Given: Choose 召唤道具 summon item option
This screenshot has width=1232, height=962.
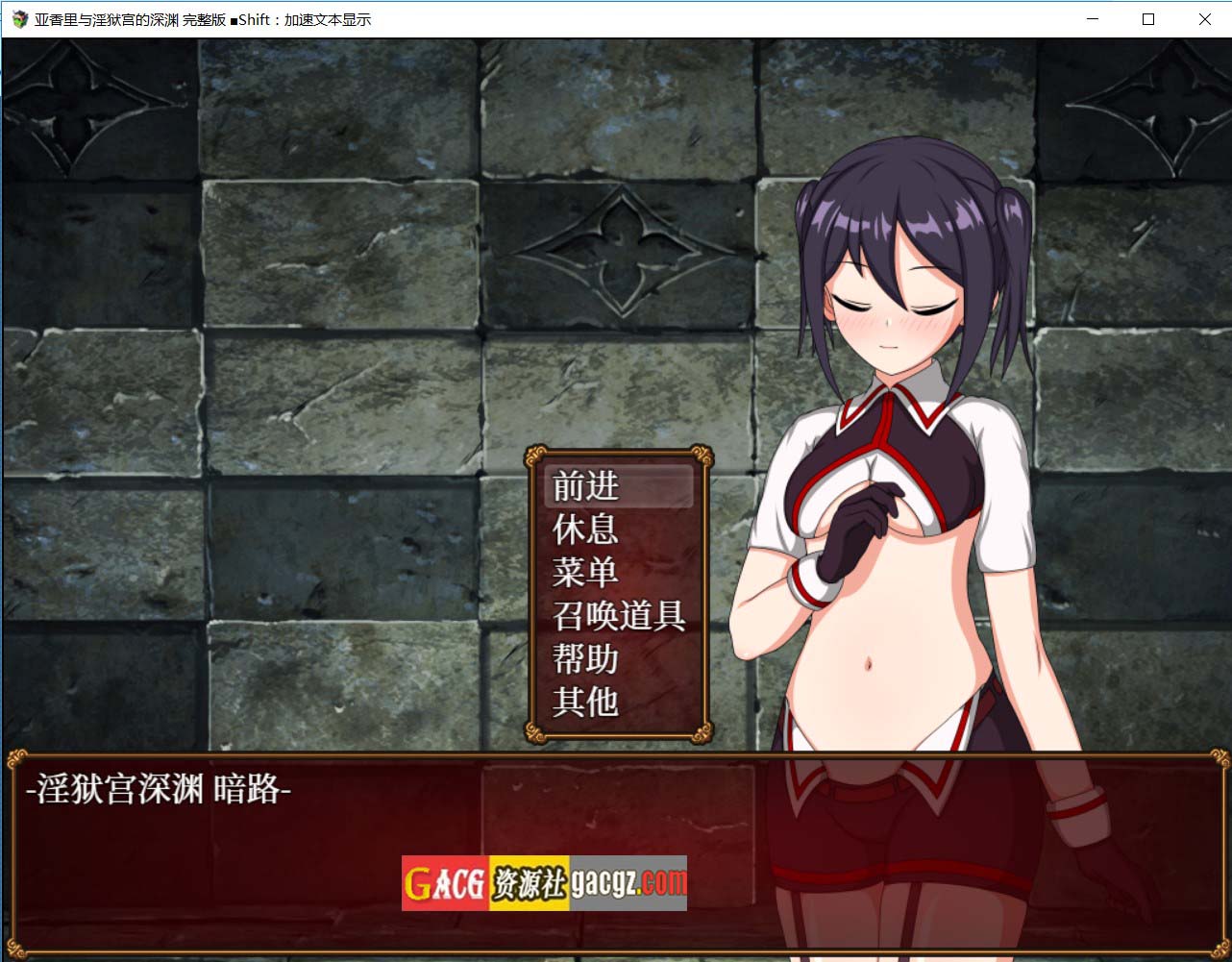Looking at the screenshot, I should pyautogui.click(x=618, y=616).
